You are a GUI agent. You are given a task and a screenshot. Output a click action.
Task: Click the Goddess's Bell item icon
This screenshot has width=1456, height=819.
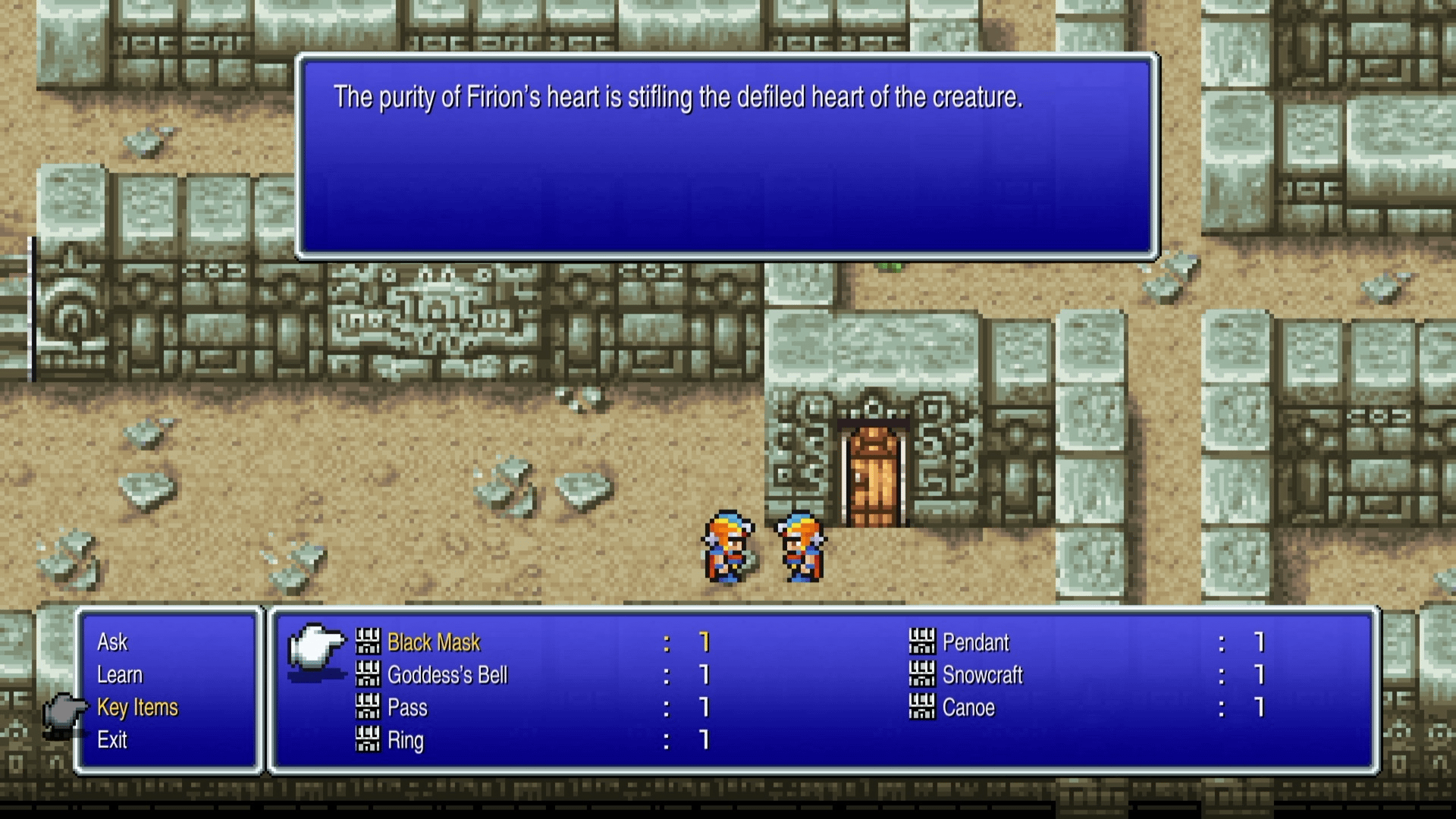pyautogui.click(x=368, y=675)
